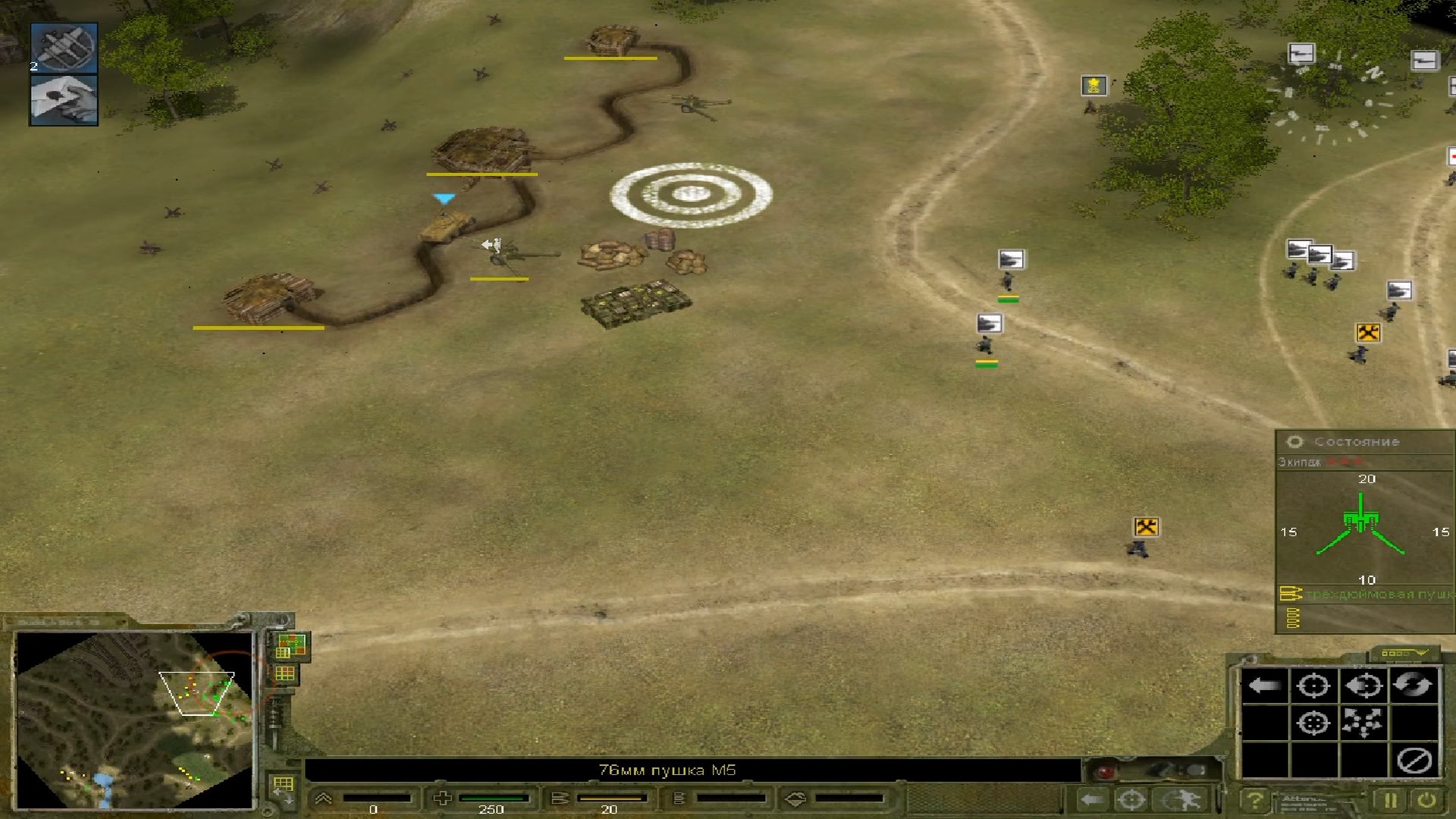Open help with the question mark button
The image size is (1456, 819).
point(1255,800)
